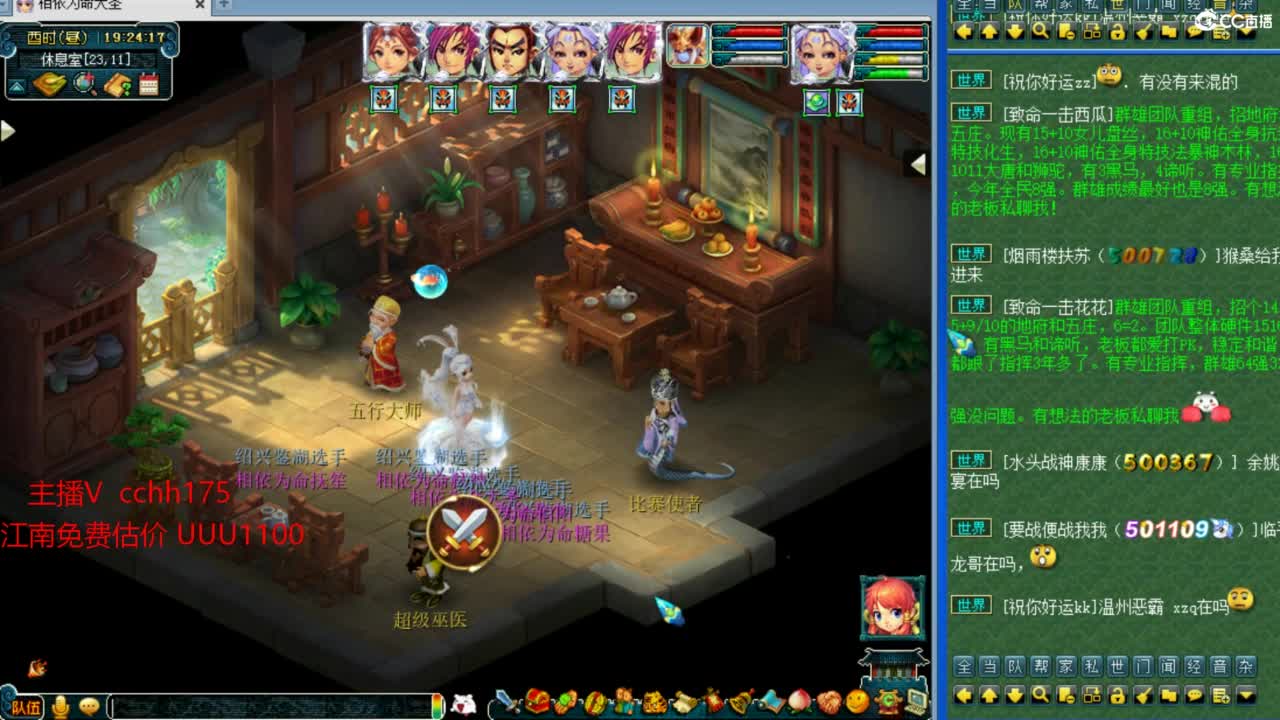This screenshot has width=1280, height=720.
Task: Click the up arrow to scroll chat messages
Action: (989, 695)
